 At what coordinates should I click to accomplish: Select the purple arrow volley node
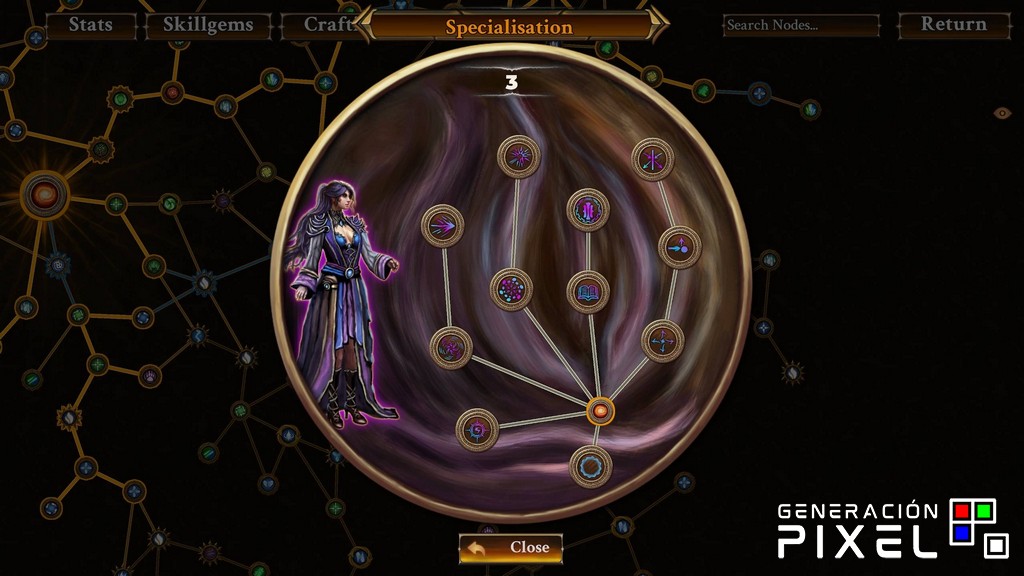click(443, 226)
